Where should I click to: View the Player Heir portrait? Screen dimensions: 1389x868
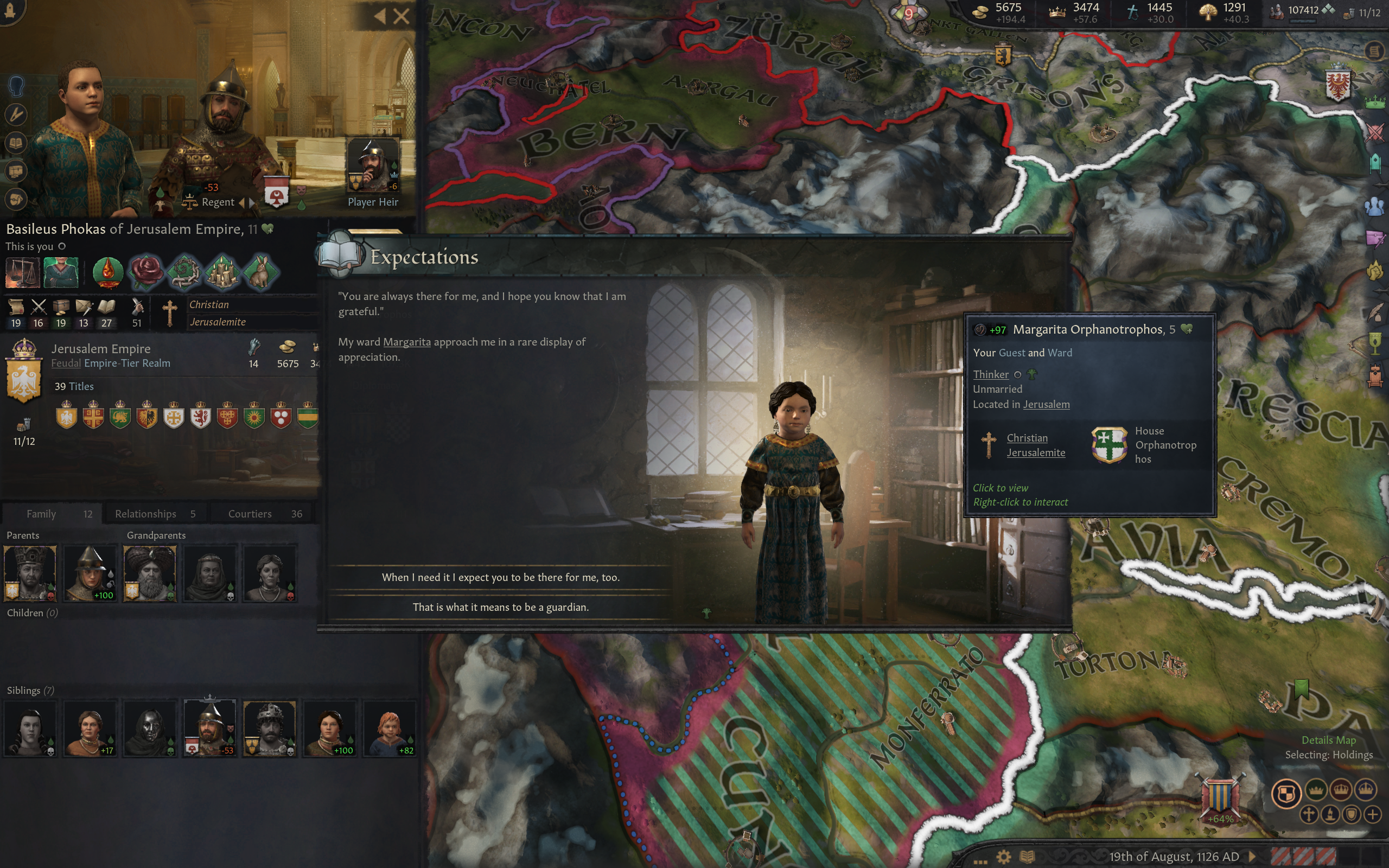pos(373,167)
